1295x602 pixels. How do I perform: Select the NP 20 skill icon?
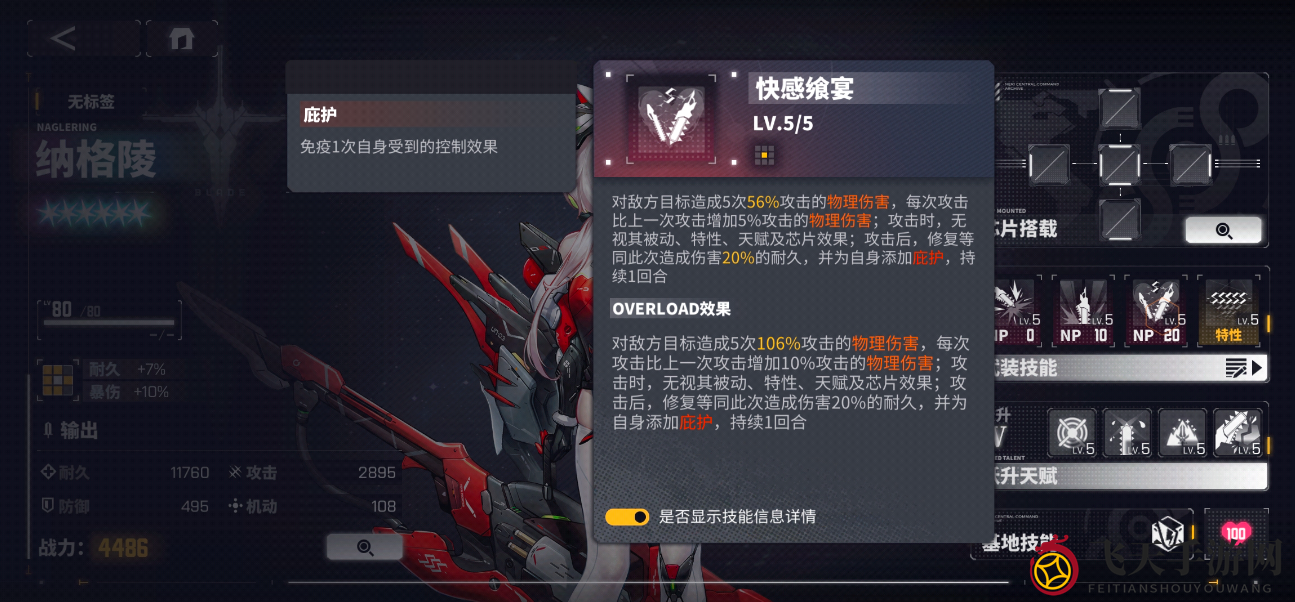(1156, 311)
